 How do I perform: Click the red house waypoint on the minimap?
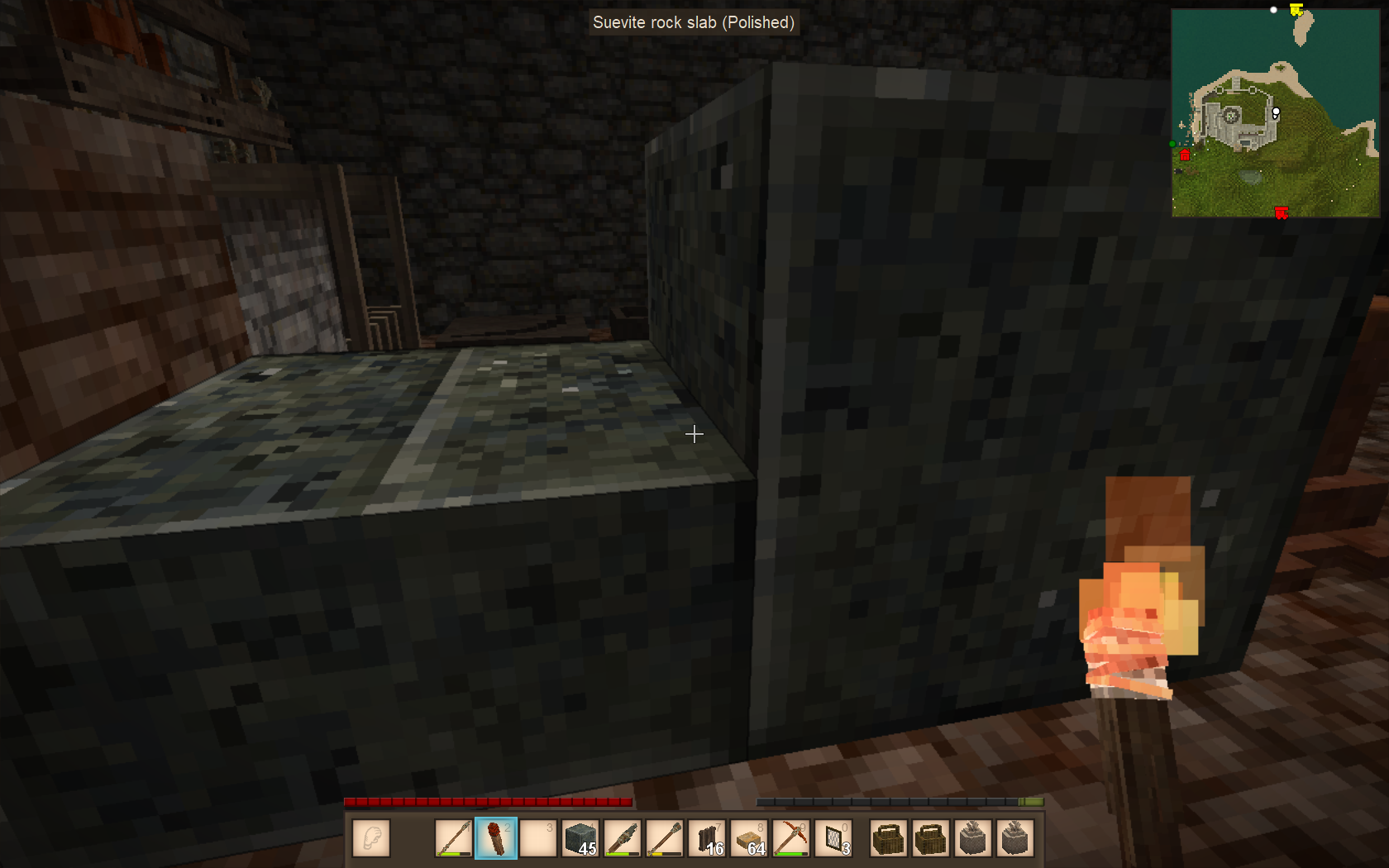1185,155
